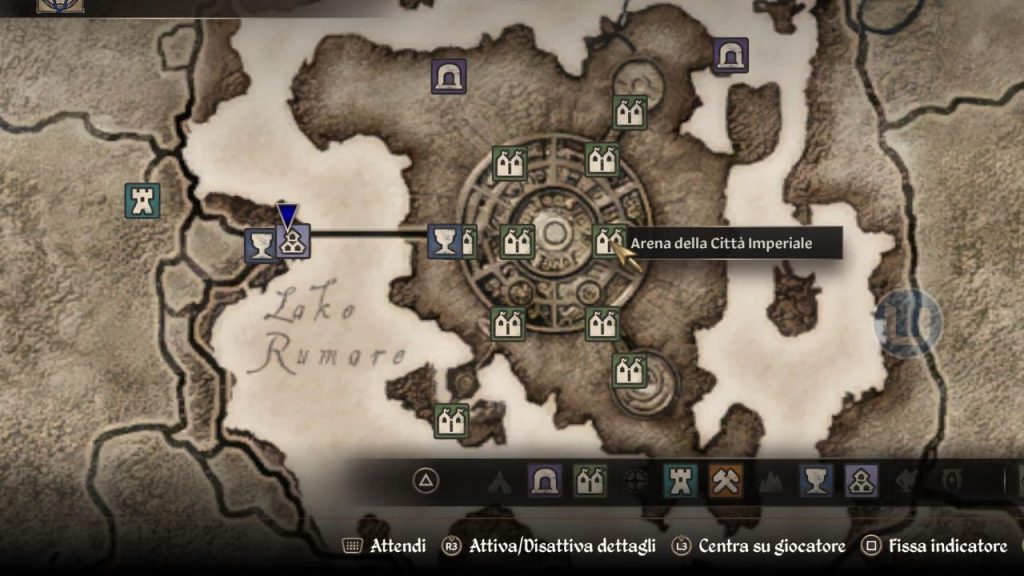Toggle the purple settlement filter in the legend bar

click(x=861, y=481)
